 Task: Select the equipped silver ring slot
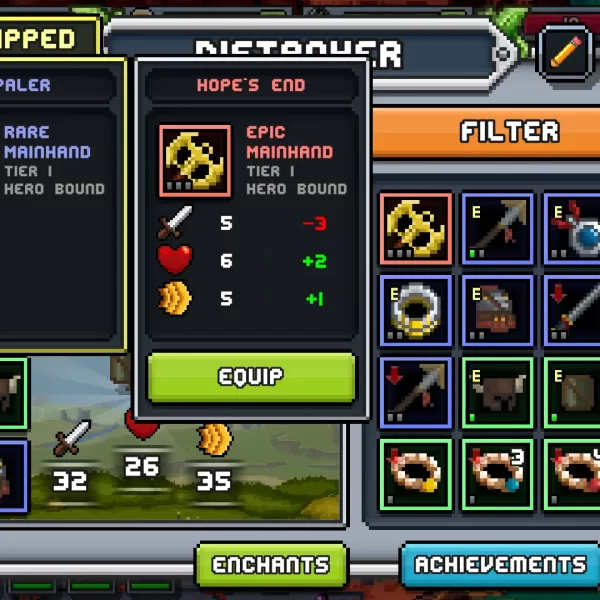tap(416, 310)
